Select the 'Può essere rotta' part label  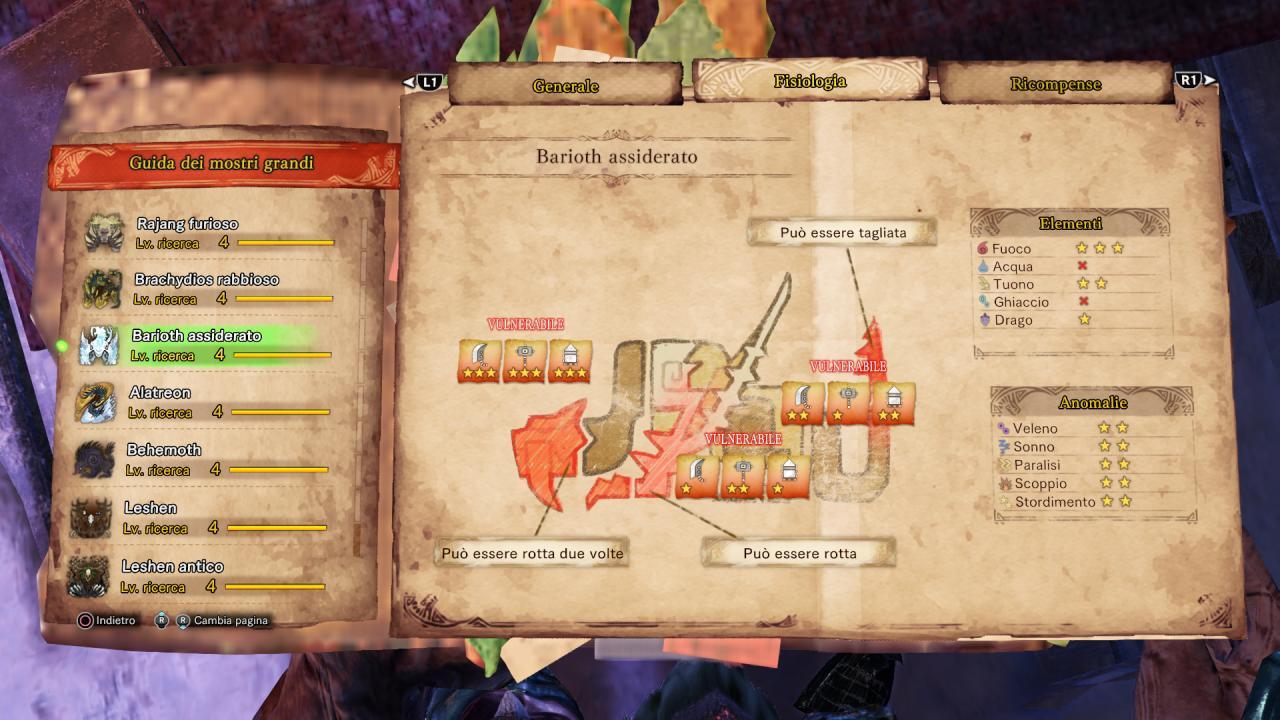799,553
